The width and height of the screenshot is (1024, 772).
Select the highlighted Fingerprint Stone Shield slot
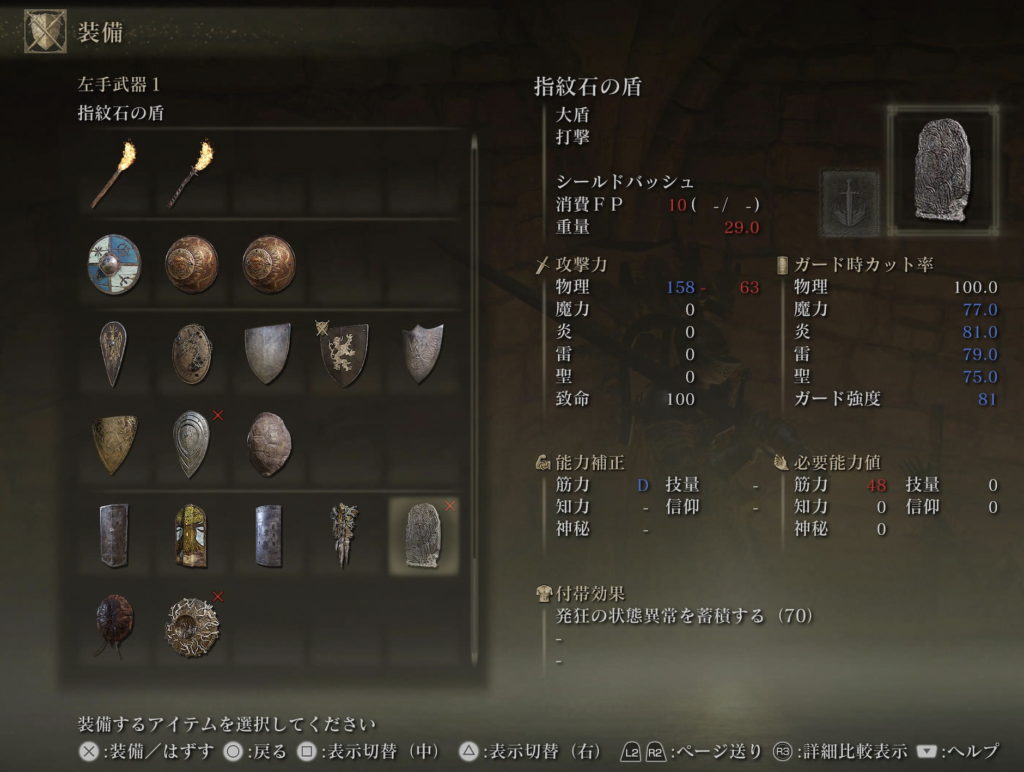click(423, 535)
